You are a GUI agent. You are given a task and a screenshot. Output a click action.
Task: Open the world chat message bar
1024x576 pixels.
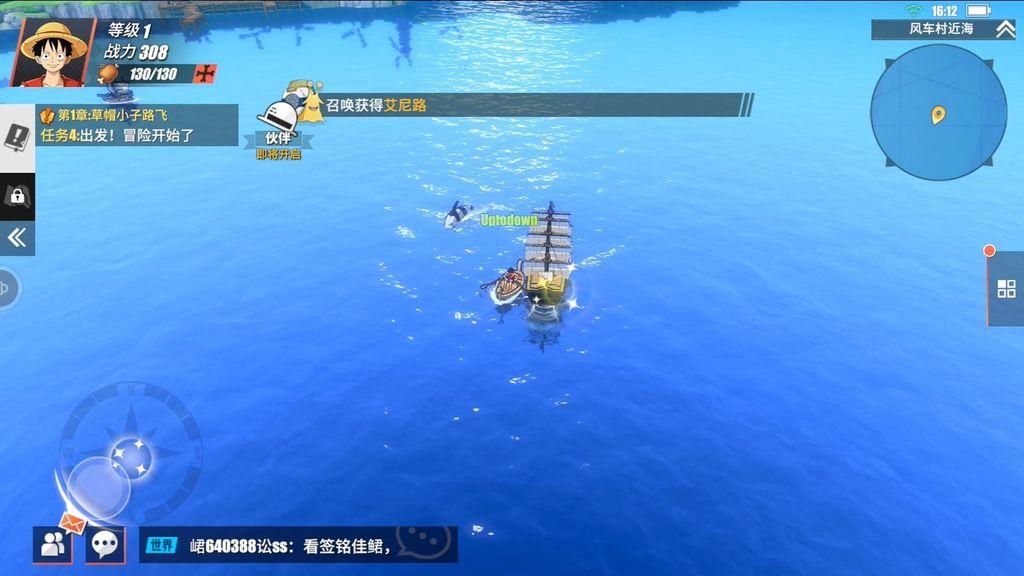(x=298, y=545)
